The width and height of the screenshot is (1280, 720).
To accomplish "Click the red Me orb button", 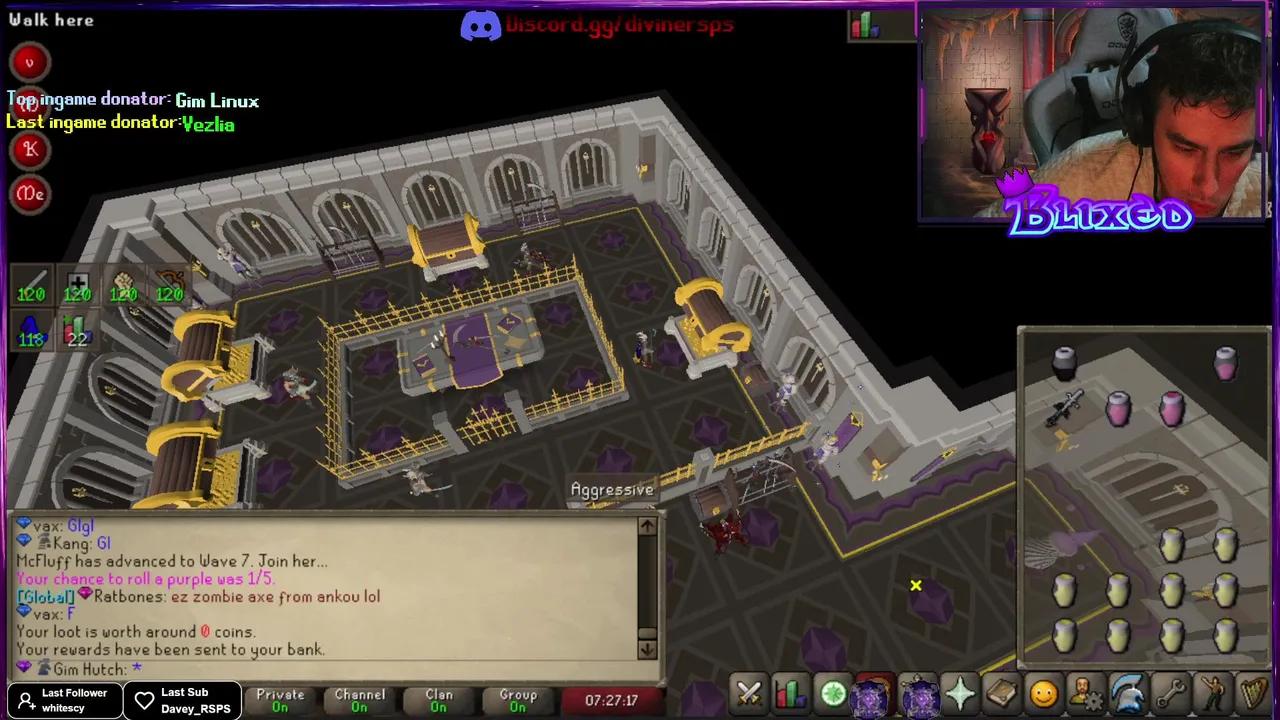I will (x=29, y=194).
